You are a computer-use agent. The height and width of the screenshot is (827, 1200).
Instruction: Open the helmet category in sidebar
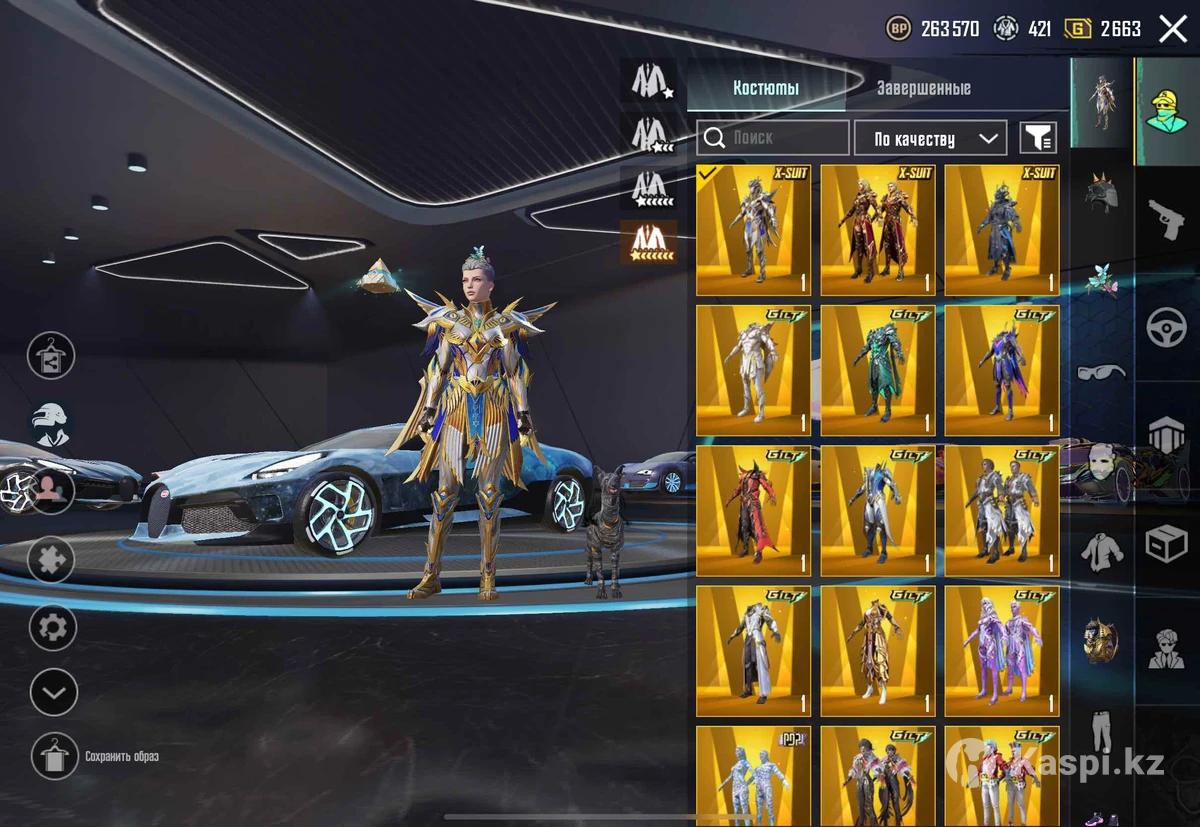point(1101,192)
